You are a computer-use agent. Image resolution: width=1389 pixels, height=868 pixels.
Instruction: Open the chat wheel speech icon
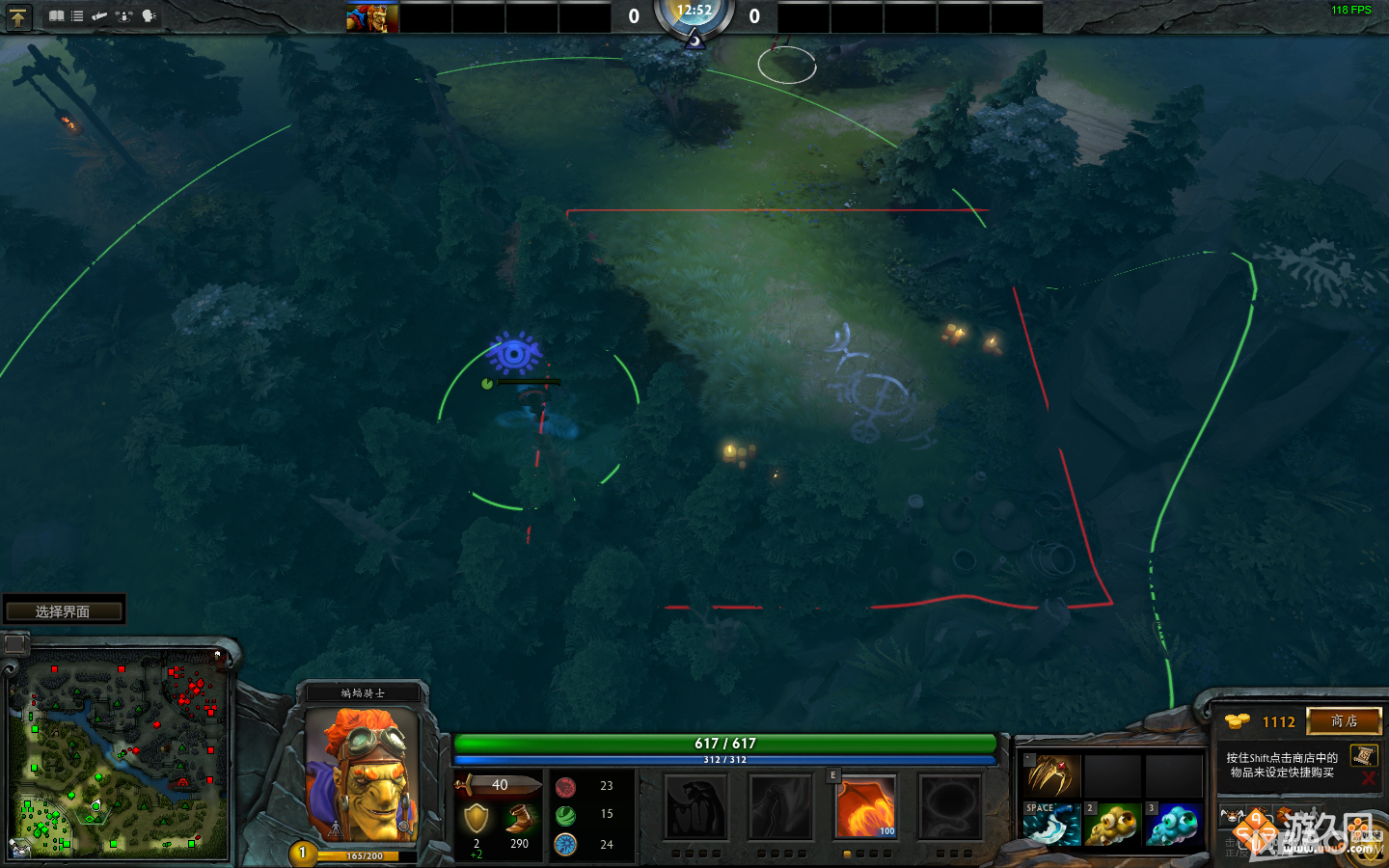pos(148,15)
